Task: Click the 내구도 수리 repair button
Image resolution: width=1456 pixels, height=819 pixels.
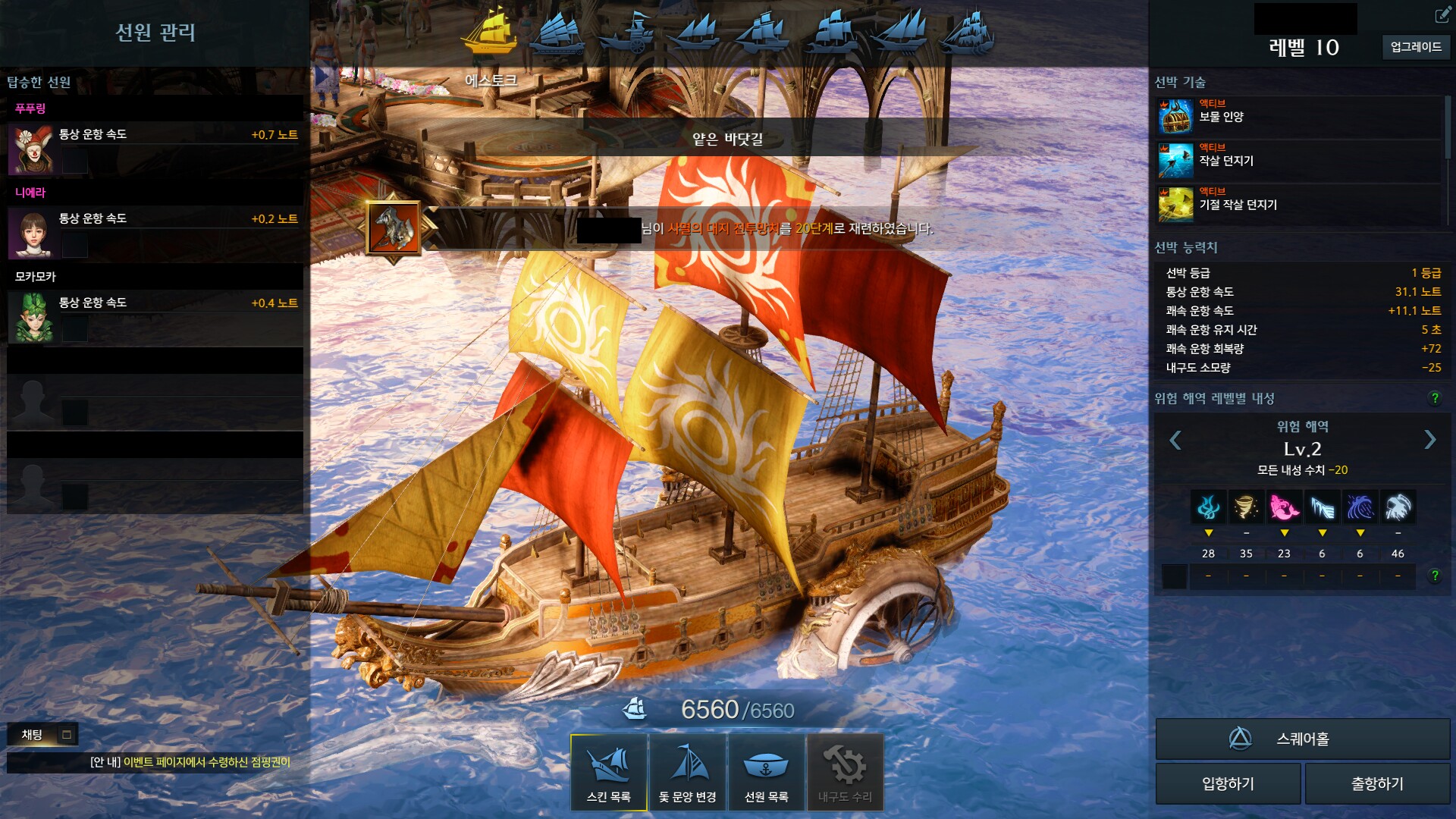Action: coord(845,772)
